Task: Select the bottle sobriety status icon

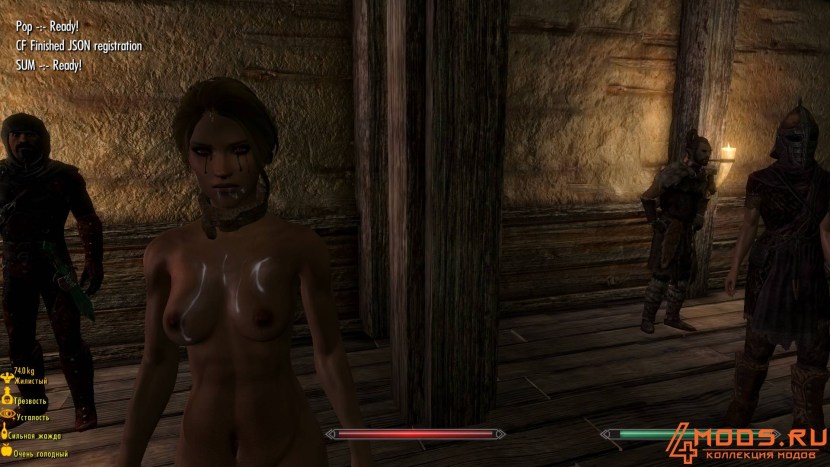Action: (x=9, y=397)
